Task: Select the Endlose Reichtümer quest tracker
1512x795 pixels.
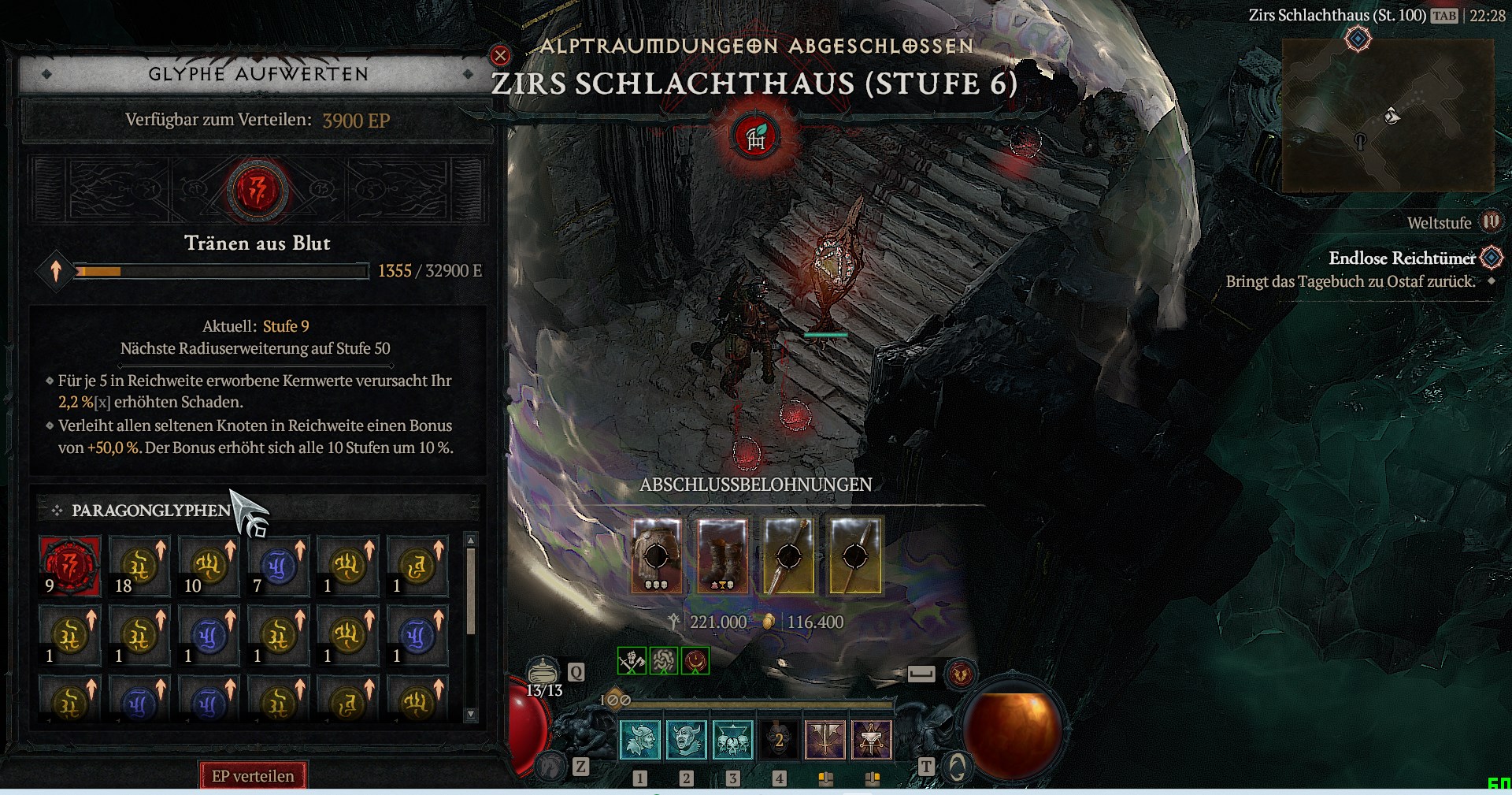Action: [x=1402, y=258]
